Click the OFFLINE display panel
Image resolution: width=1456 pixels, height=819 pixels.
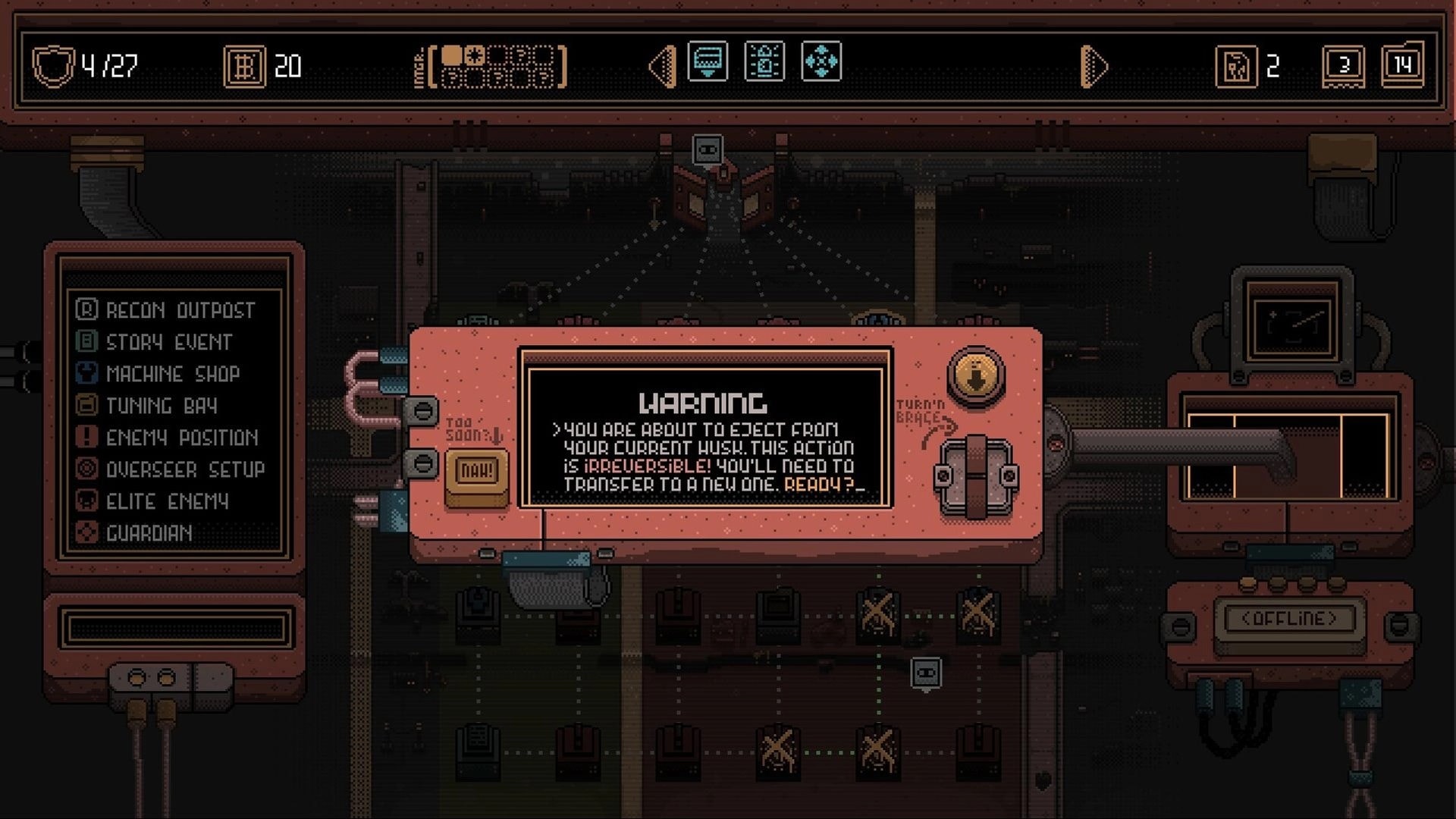1289,619
